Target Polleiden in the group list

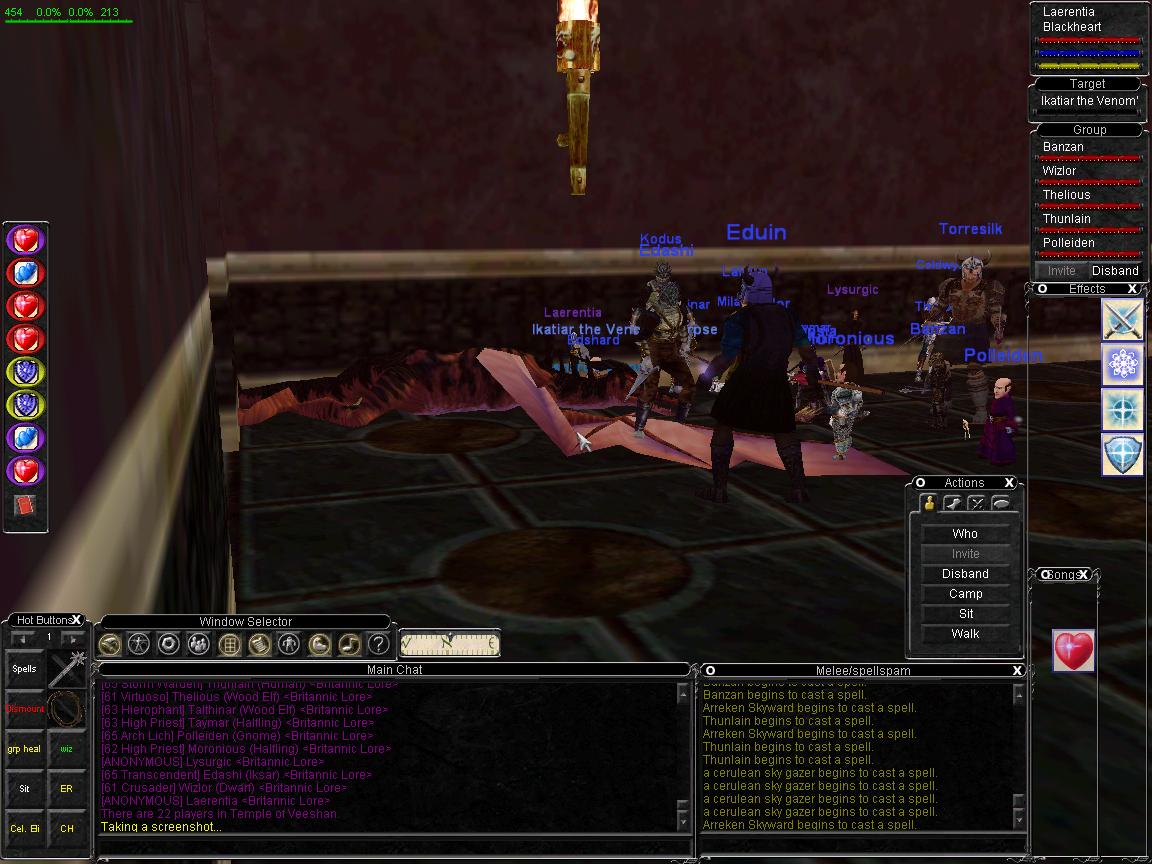pyautogui.click(x=1068, y=243)
